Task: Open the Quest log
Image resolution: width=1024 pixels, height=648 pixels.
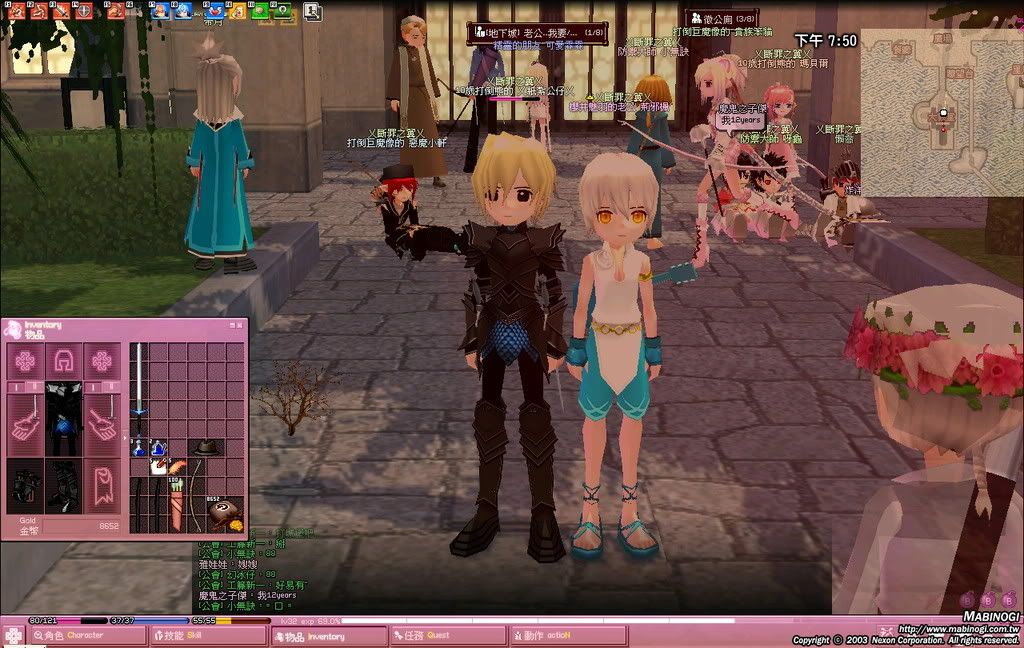Action: (448, 636)
